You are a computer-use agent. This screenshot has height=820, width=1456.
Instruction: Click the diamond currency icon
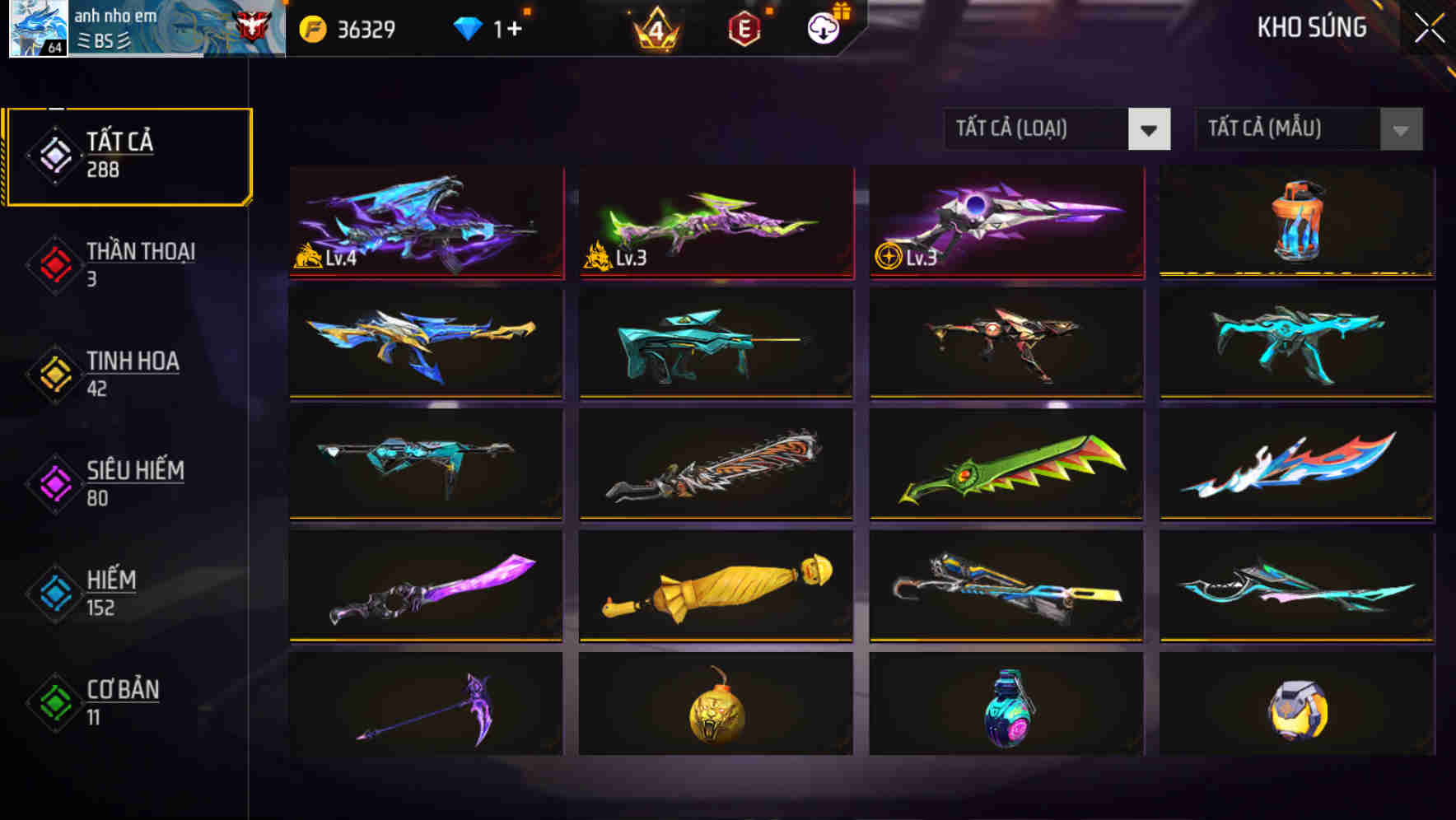pyautogui.click(x=469, y=26)
